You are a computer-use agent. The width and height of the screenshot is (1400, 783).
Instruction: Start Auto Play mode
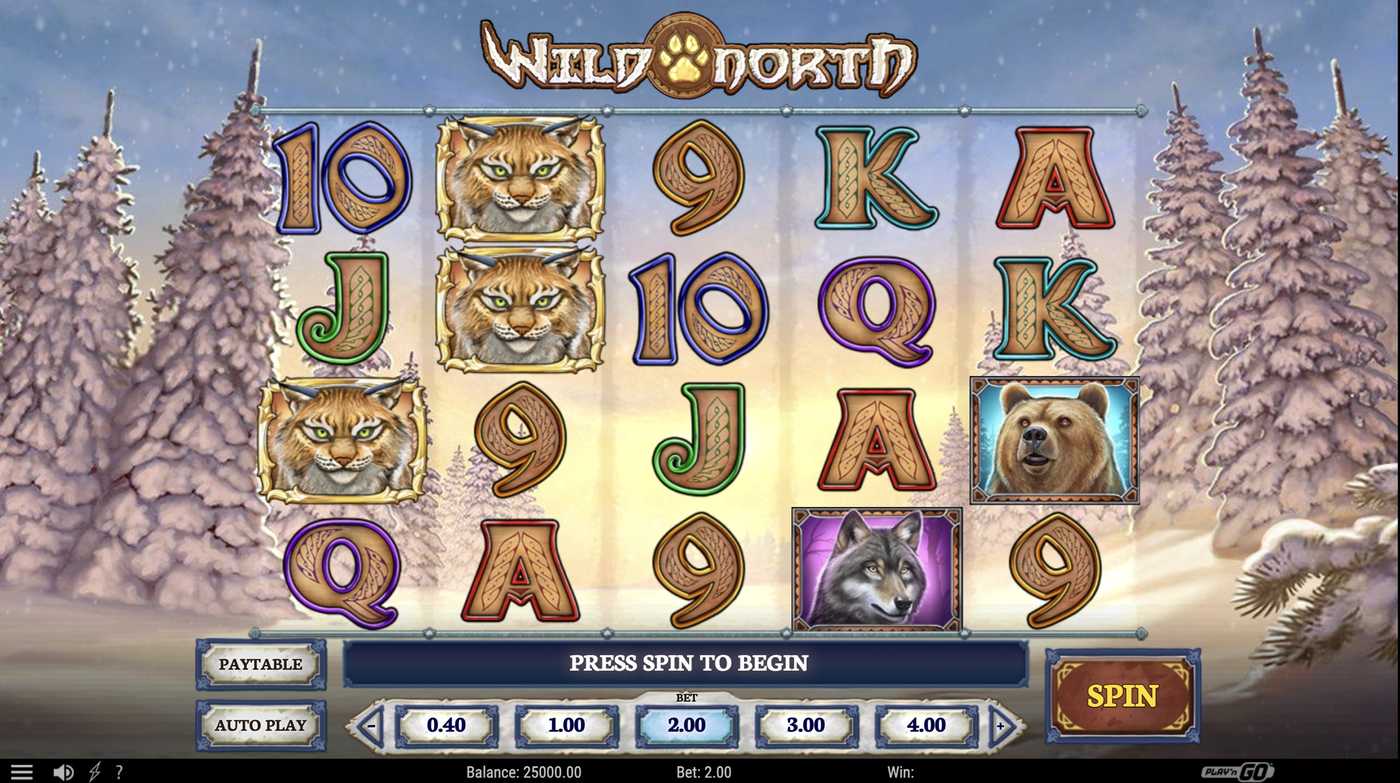[x=260, y=724]
